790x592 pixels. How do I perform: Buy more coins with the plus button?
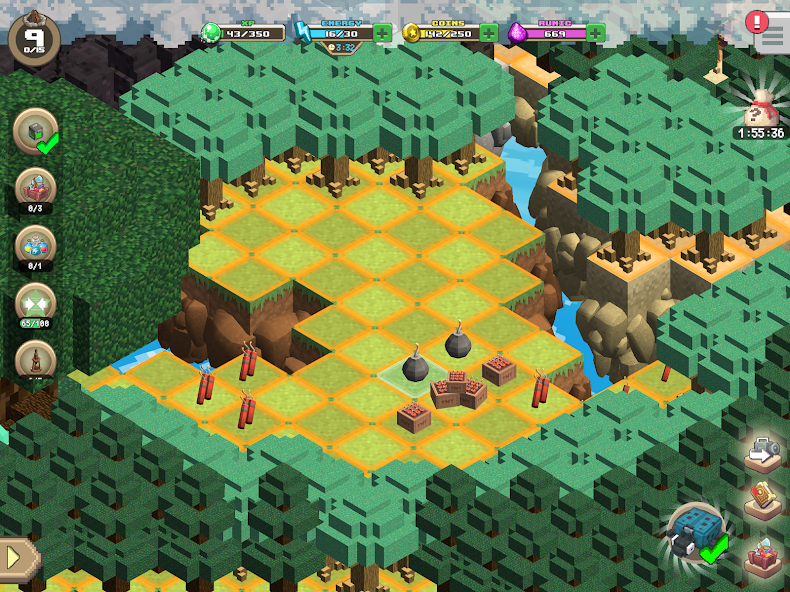click(x=488, y=33)
